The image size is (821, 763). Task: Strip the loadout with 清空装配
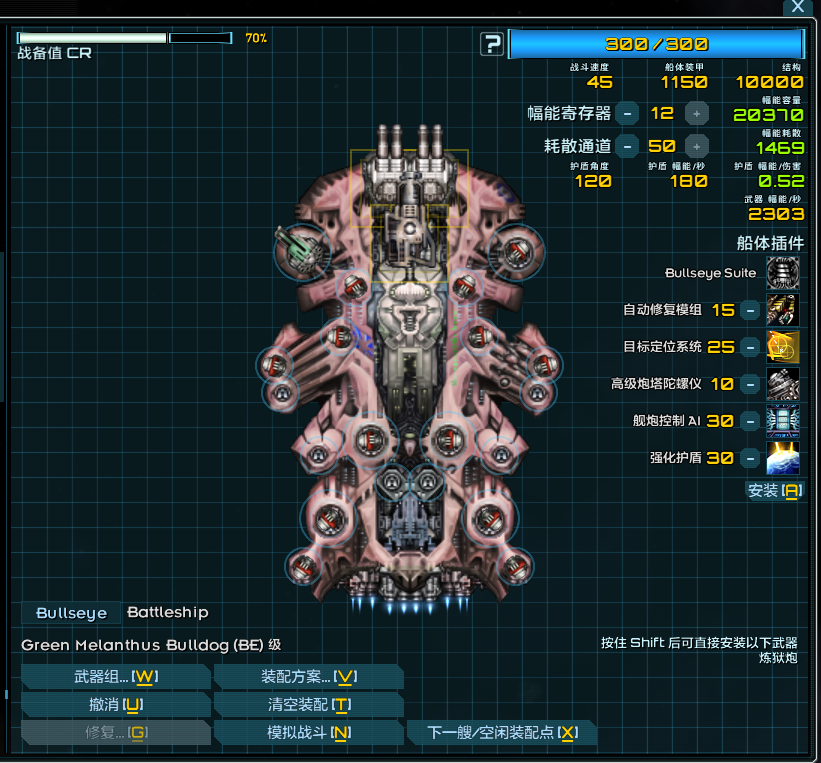[x=309, y=705]
